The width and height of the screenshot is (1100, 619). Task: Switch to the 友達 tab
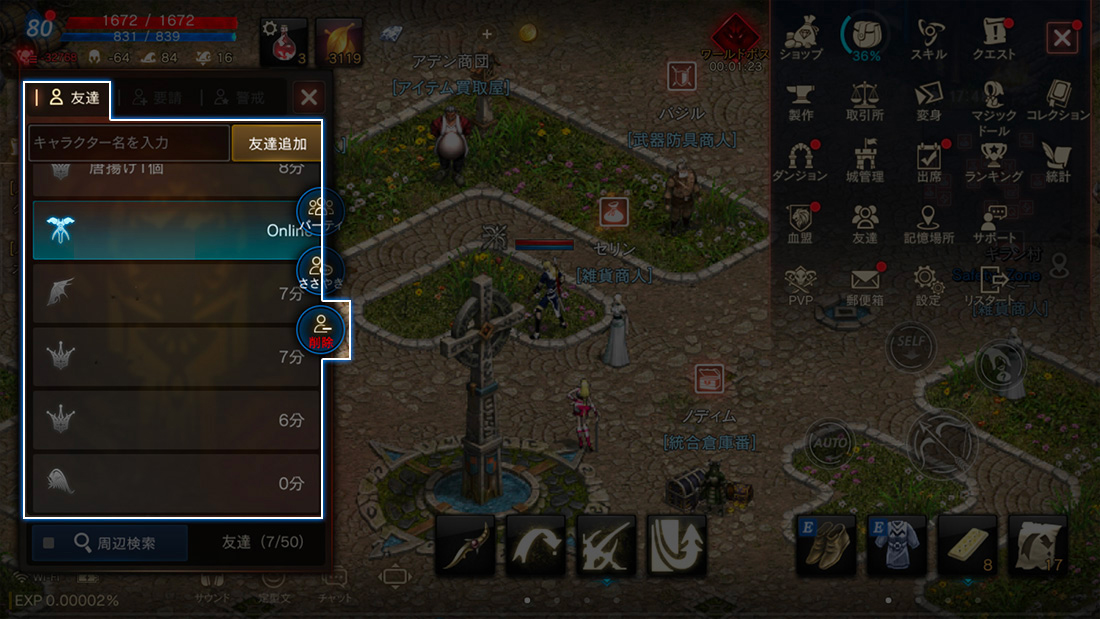pyautogui.click(x=68, y=97)
